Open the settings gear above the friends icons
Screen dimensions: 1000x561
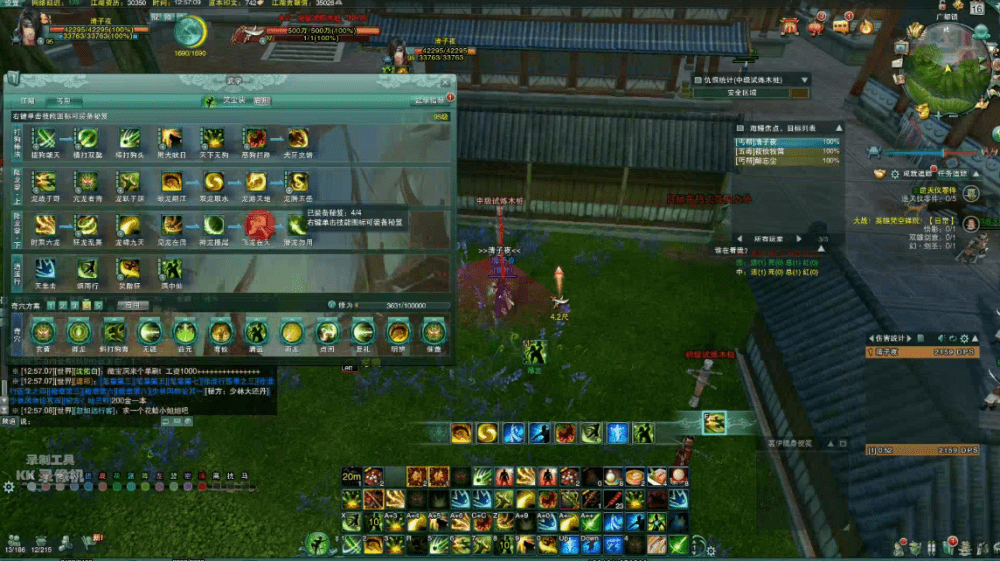tap(9, 488)
